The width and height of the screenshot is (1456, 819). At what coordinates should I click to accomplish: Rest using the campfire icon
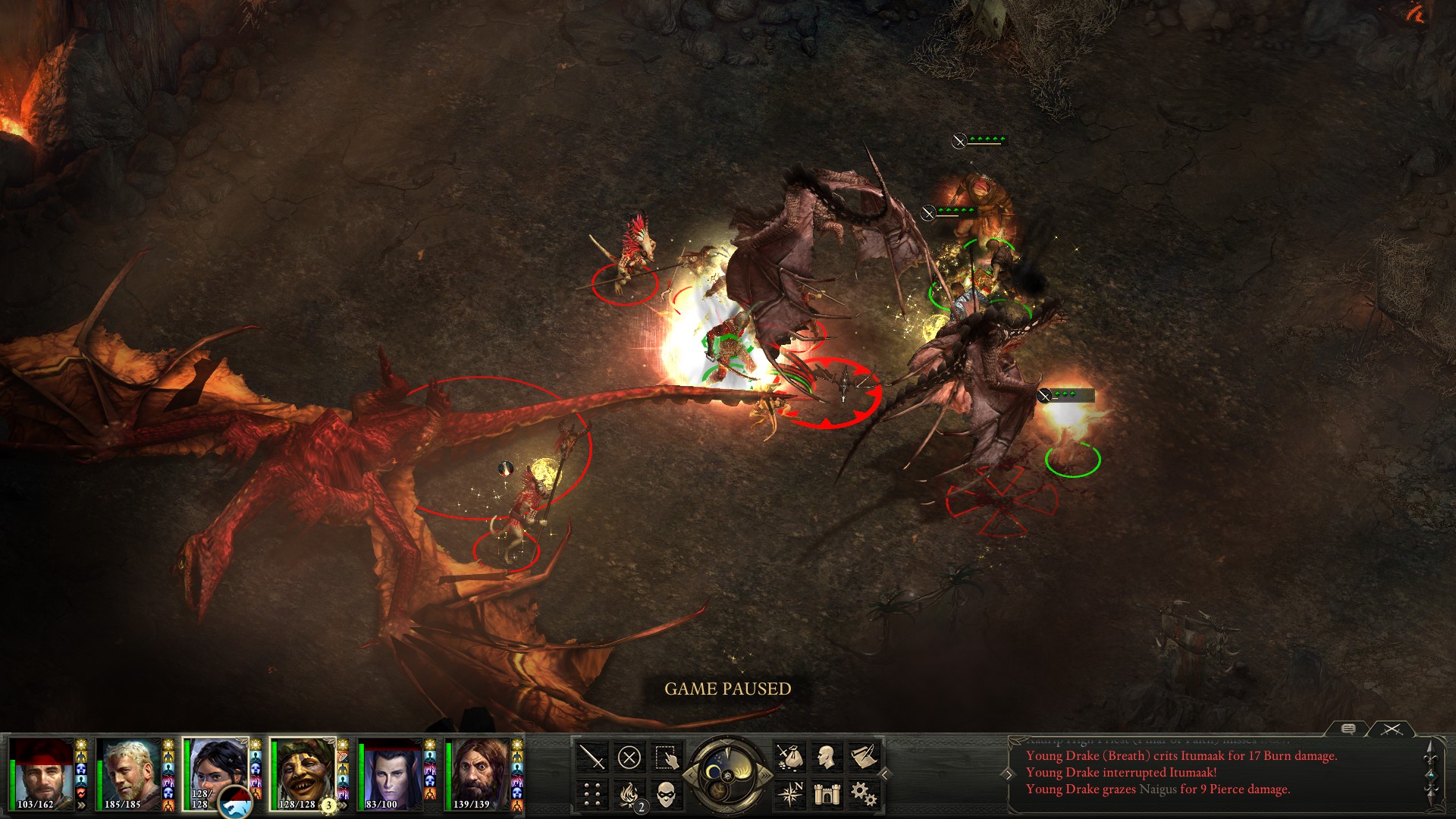pos(629,794)
